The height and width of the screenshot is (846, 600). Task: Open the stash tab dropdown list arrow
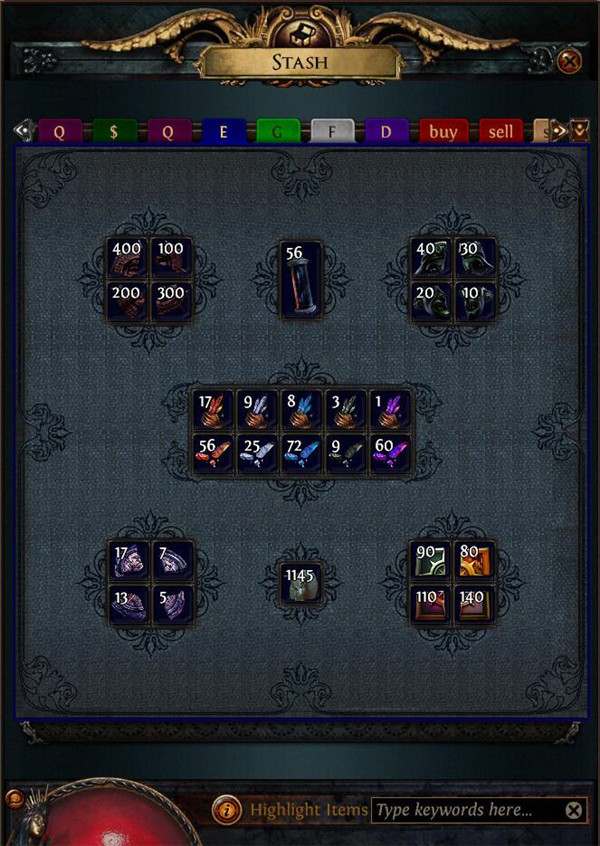(x=579, y=131)
